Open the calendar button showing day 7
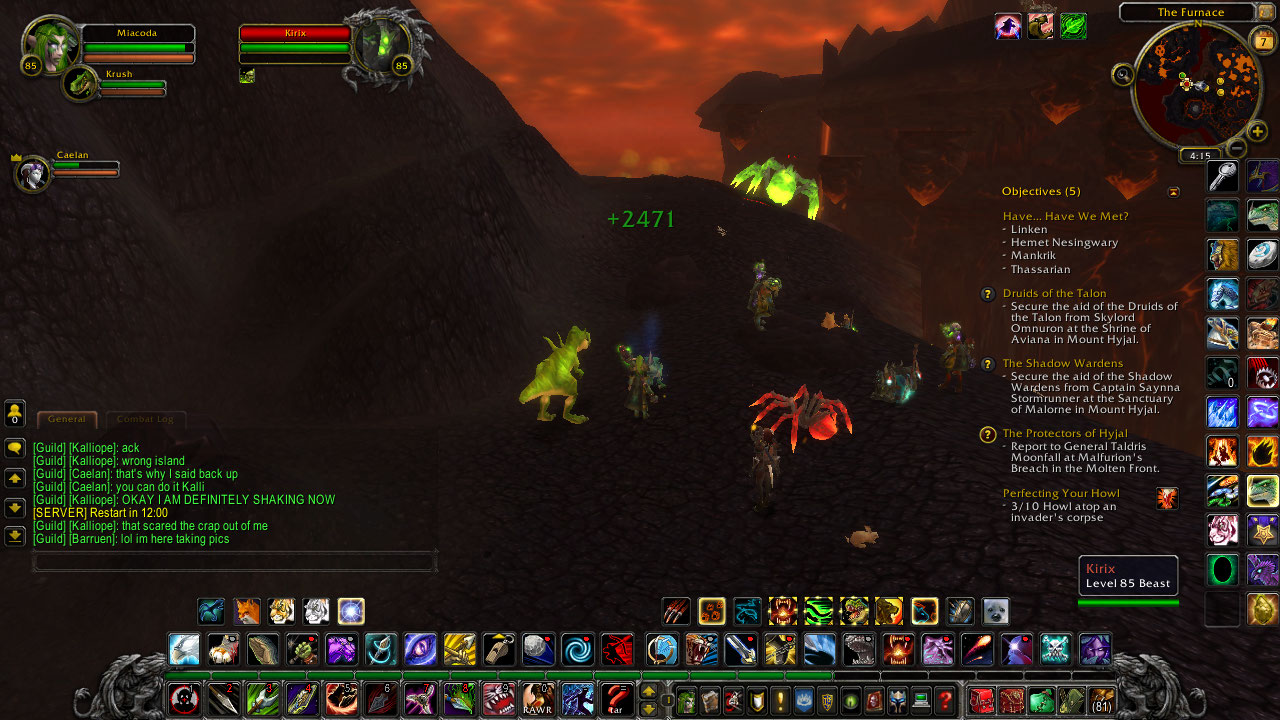Image resolution: width=1280 pixels, height=720 pixels. [x=1261, y=39]
